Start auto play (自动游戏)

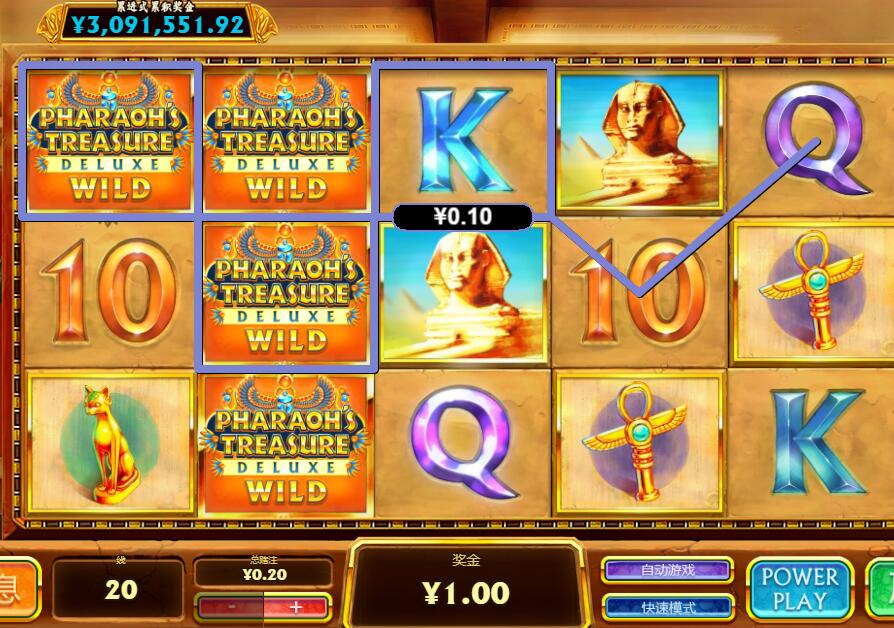[667, 570]
